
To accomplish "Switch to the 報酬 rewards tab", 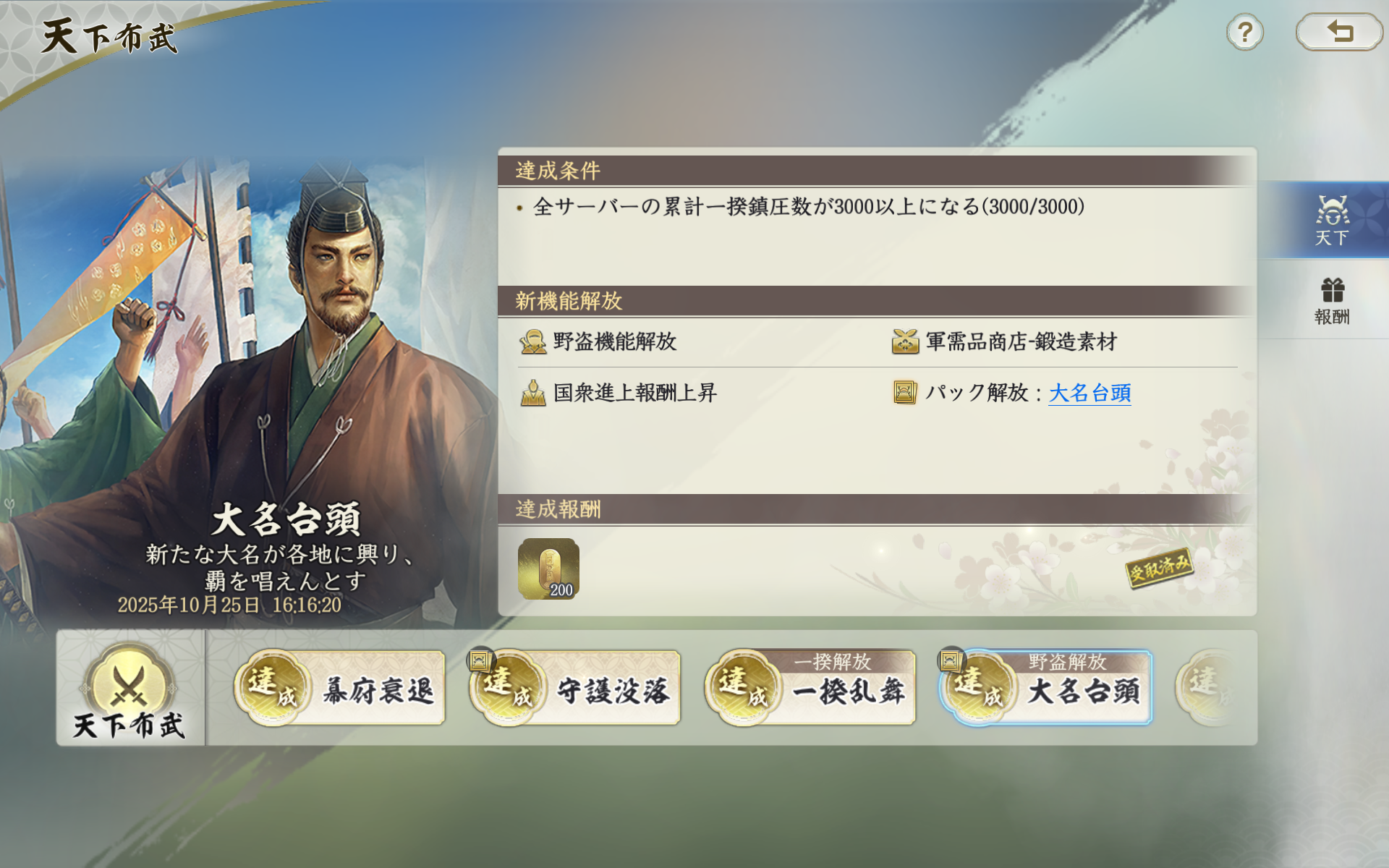I will coord(1334,300).
